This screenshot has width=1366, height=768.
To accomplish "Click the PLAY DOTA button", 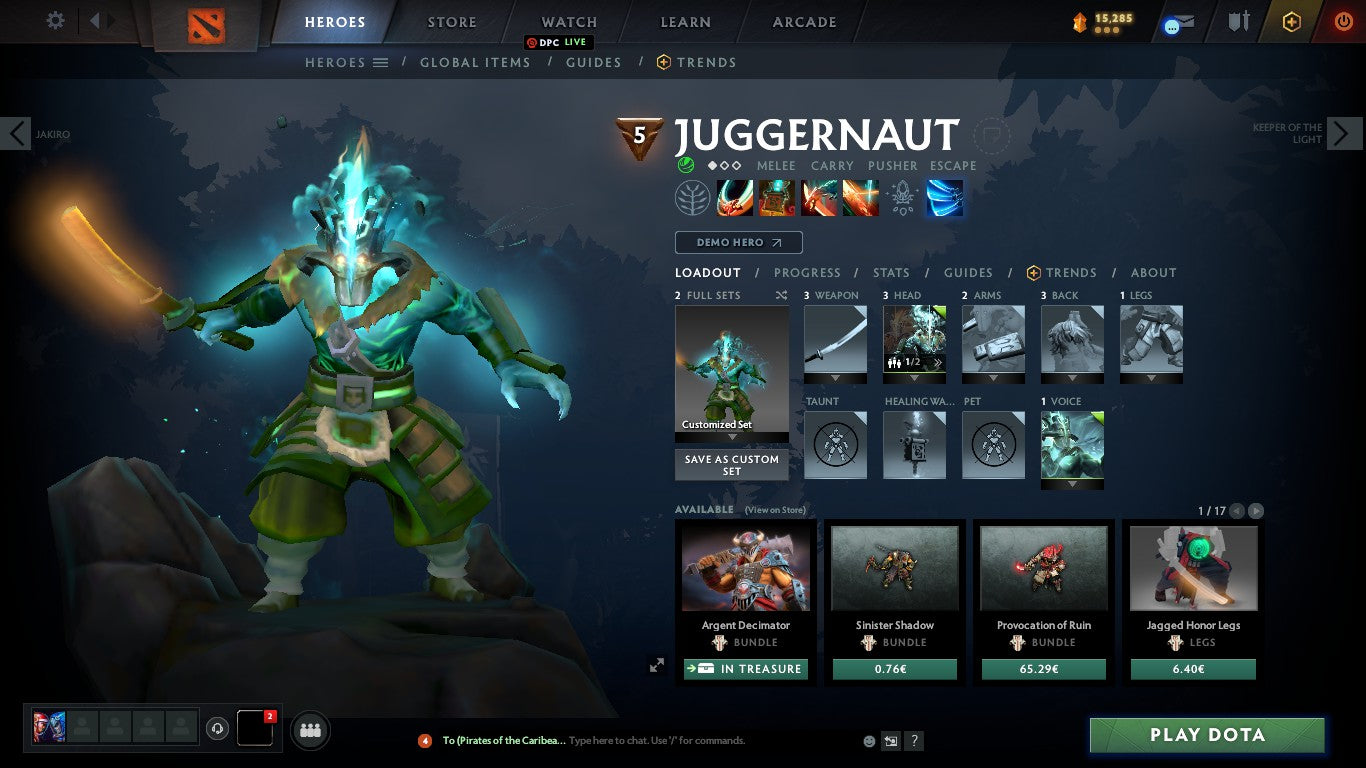I will click(x=1206, y=735).
